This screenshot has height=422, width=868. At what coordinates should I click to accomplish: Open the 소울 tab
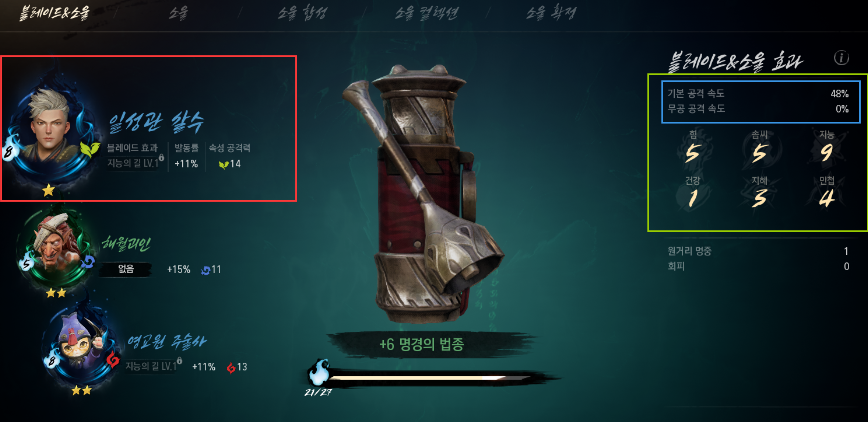pyautogui.click(x=178, y=13)
